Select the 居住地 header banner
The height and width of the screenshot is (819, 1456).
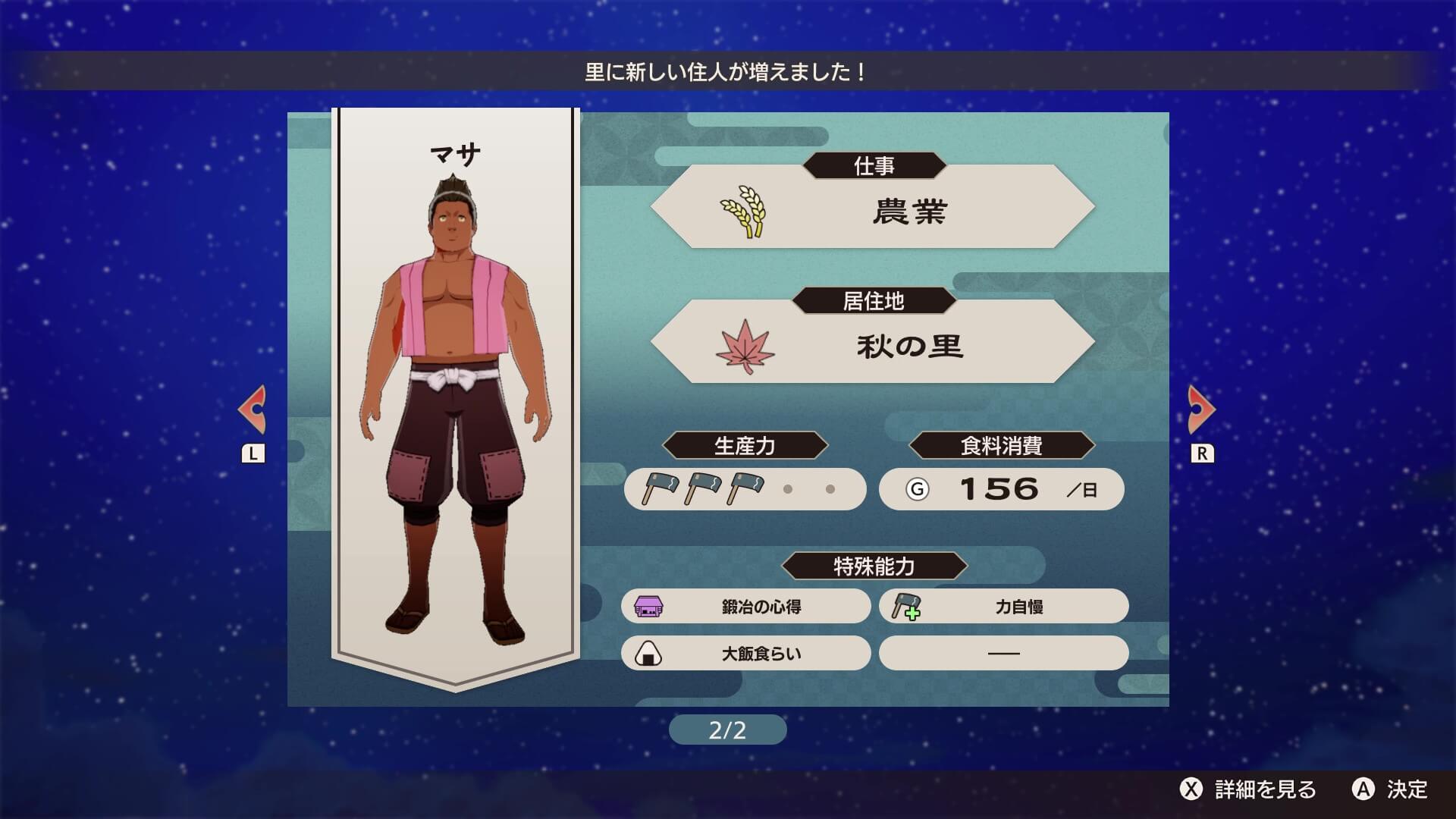point(874,300)
